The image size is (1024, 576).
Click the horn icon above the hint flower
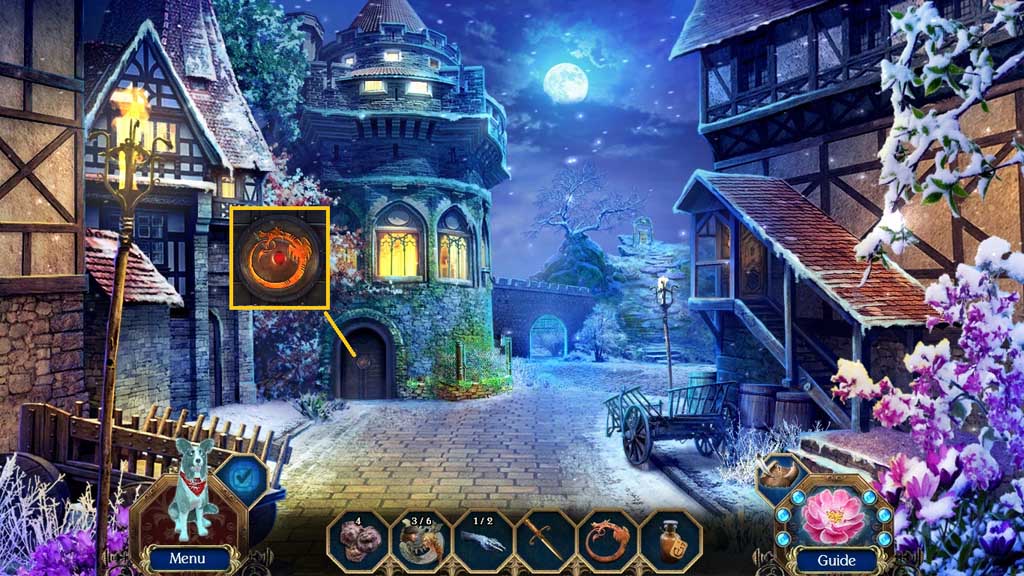pos(779,469)
